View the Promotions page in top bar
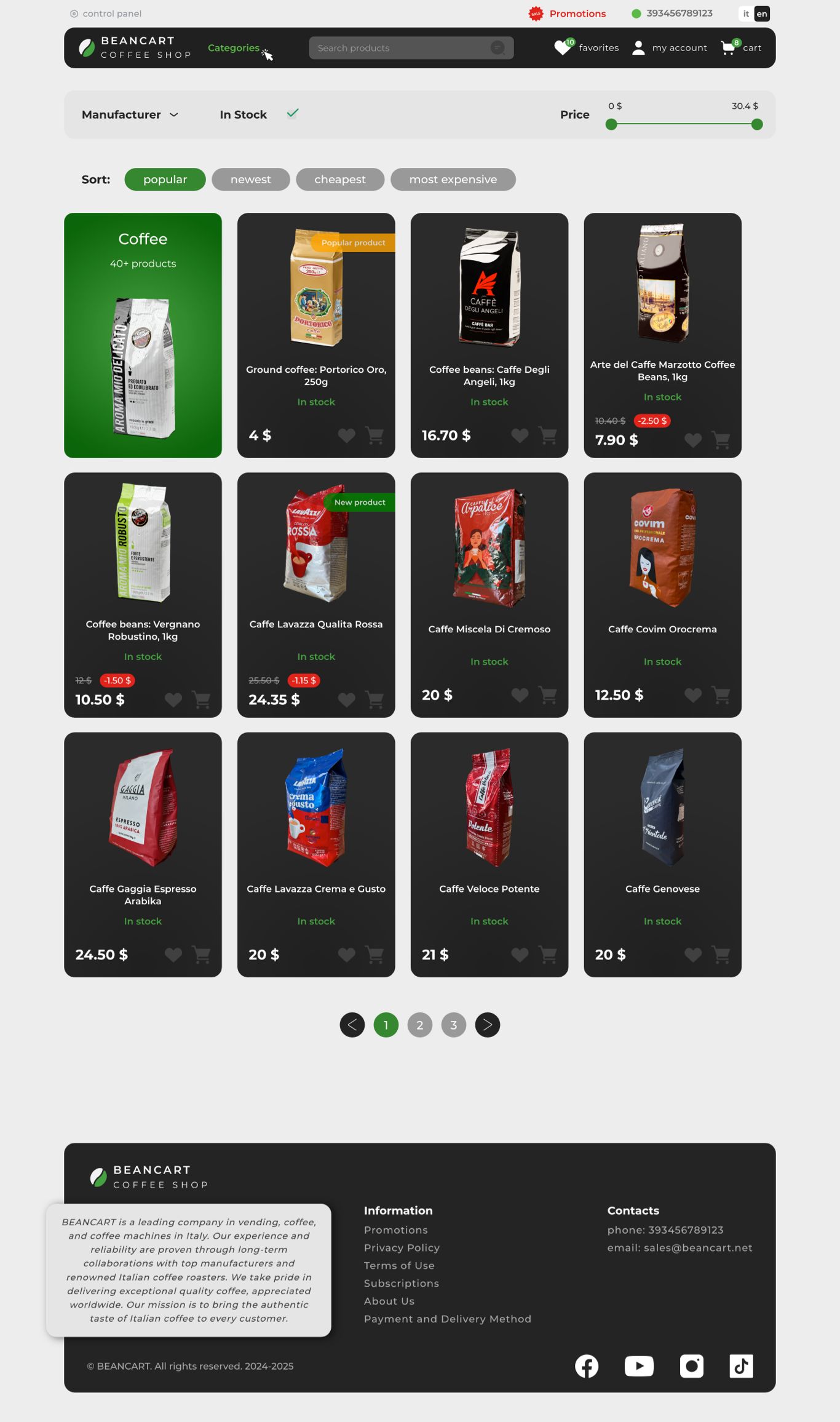 click(x=577, y=14)
